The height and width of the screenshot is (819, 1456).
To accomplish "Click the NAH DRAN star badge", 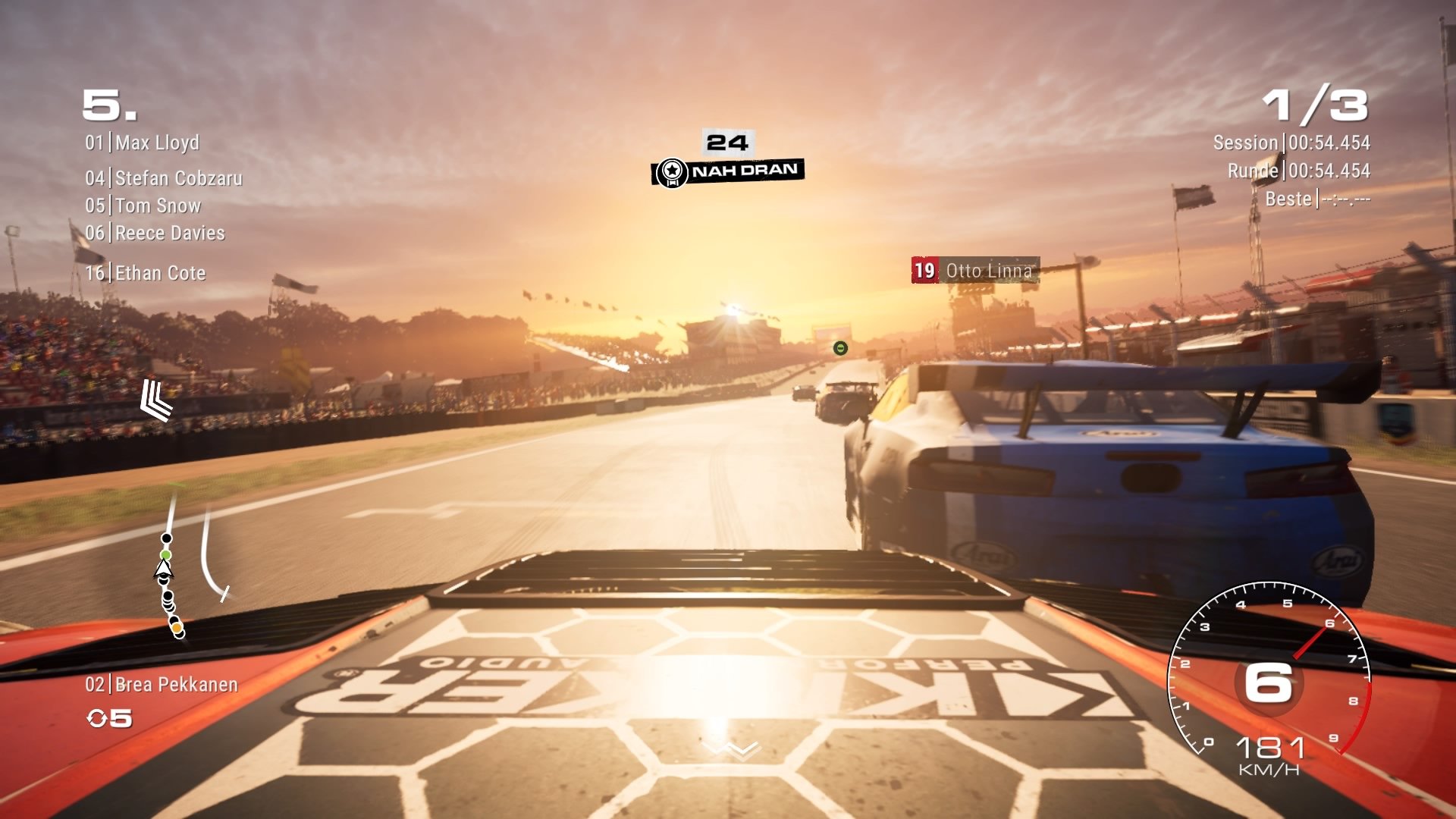I will [672, 172].
